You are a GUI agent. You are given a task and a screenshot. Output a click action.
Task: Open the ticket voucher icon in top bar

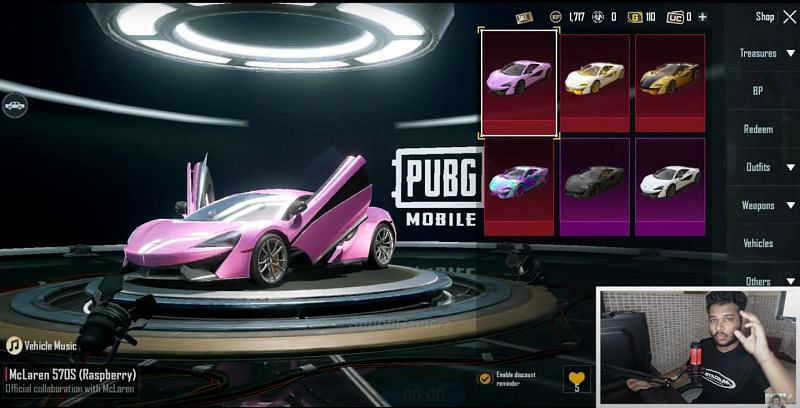coord(525,17)
